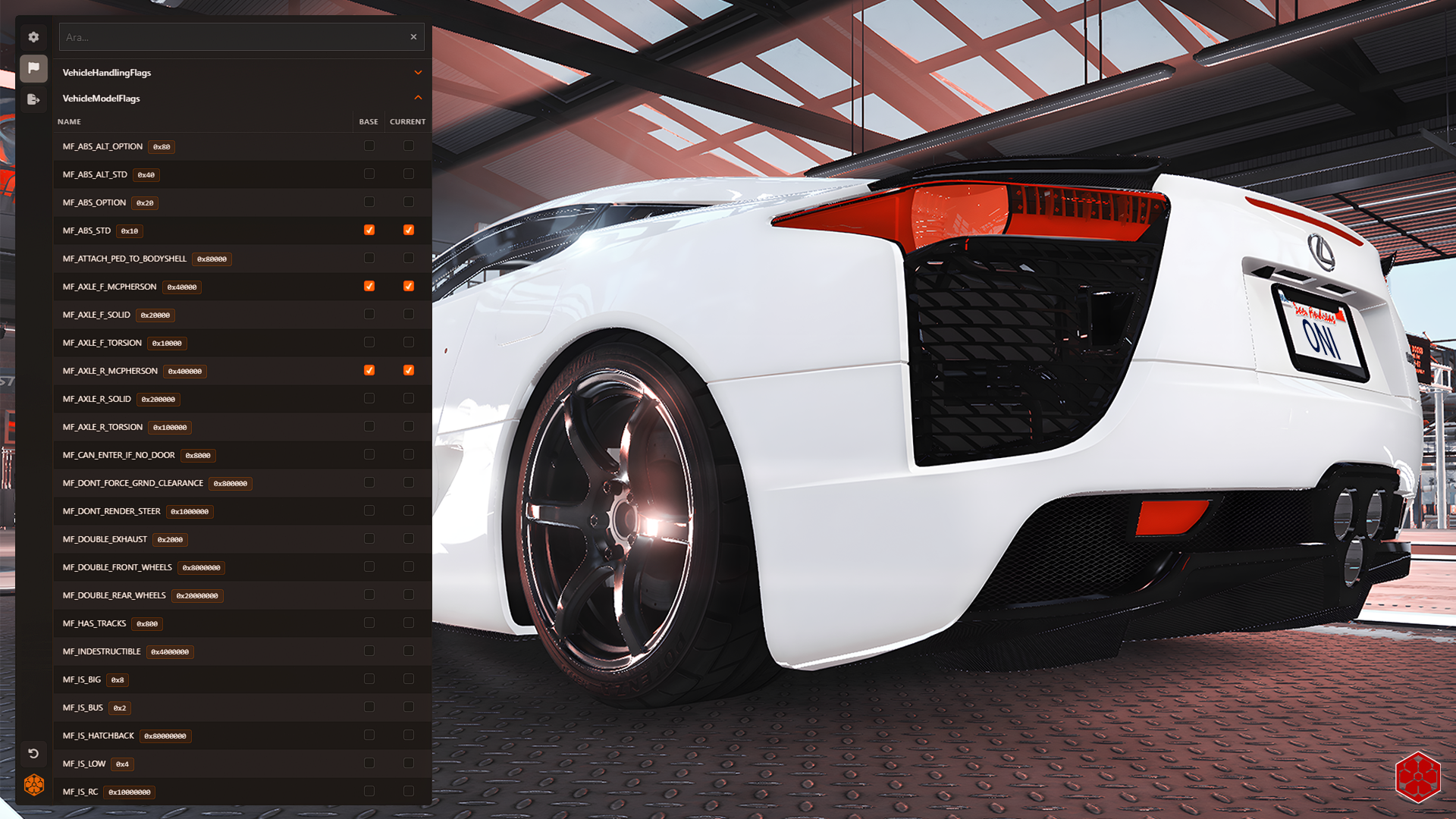Disable the CURRENT checkbox for MF_AXLE_F_MCPHERSON
The height and width of the screenshot is (819, 1456).
tap(408, 286)
